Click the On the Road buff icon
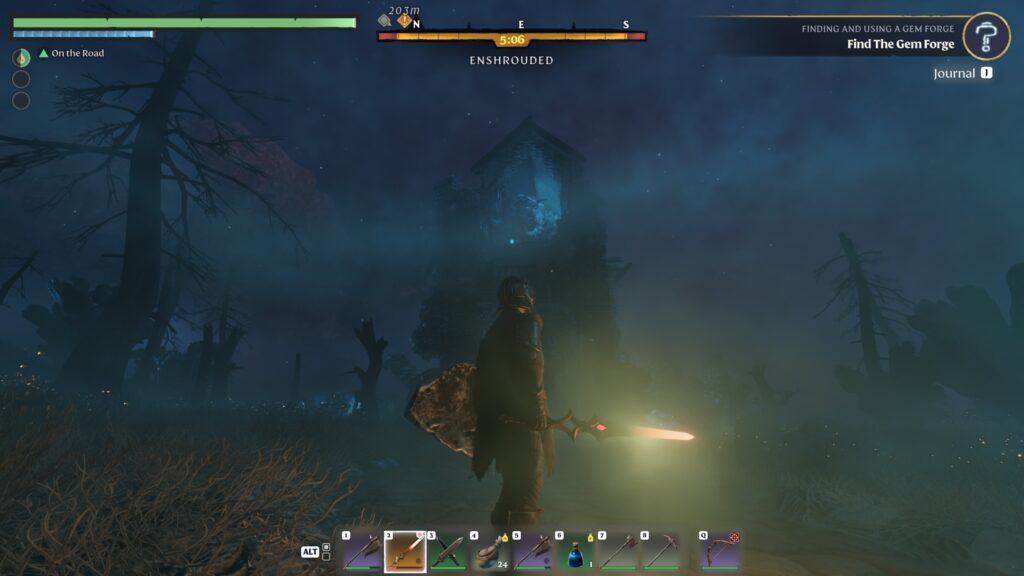The height and width of the screenshot is (576, 1024). 21,57
